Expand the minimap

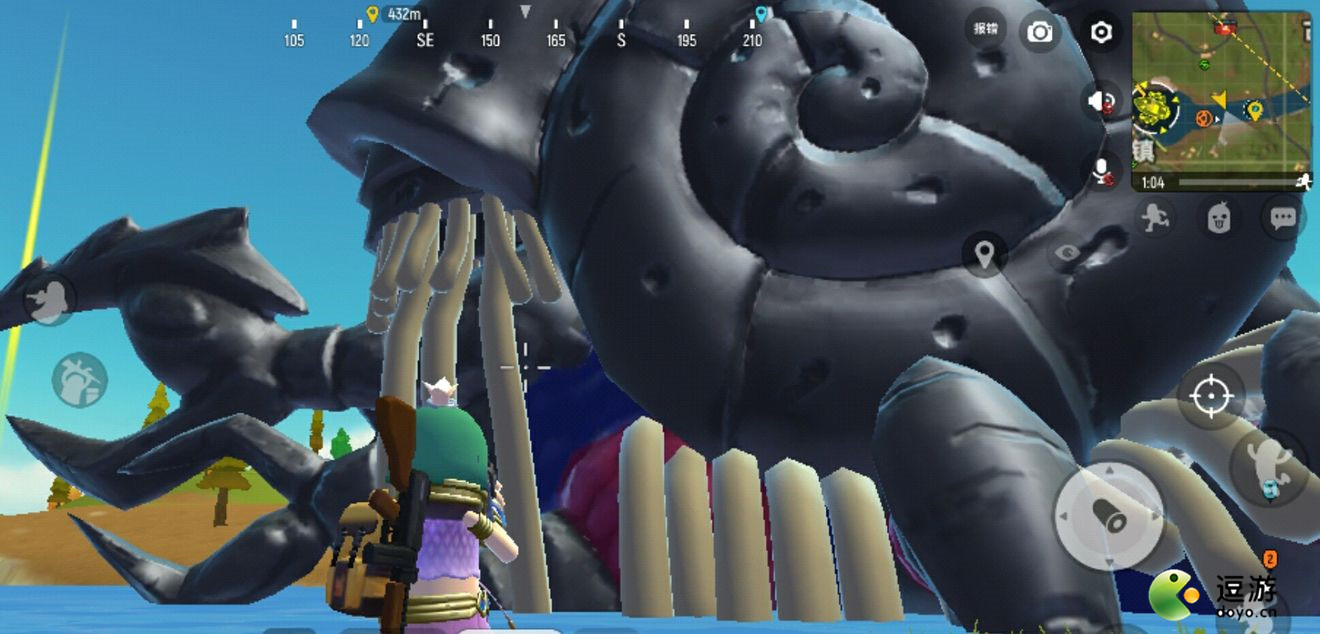[1221, 100]
